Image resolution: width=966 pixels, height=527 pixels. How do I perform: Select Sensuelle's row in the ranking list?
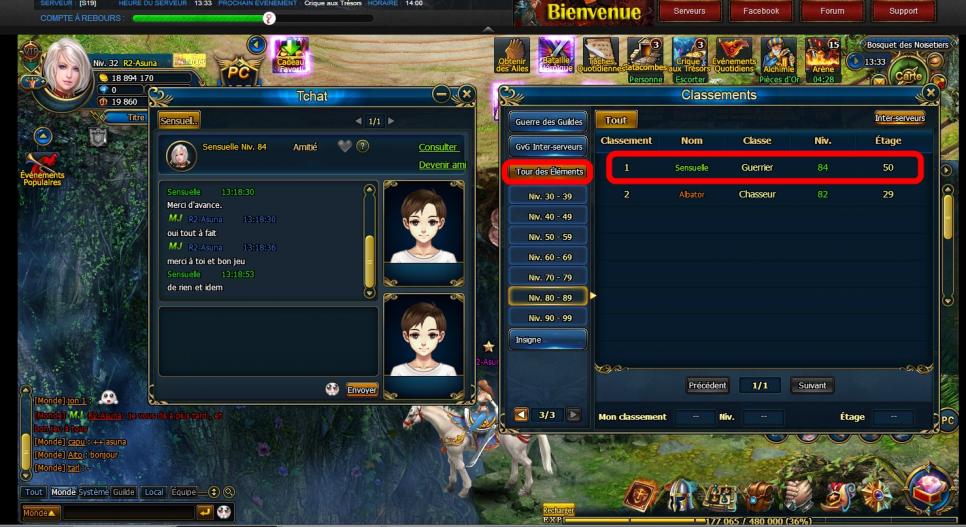tap(762, 168)
